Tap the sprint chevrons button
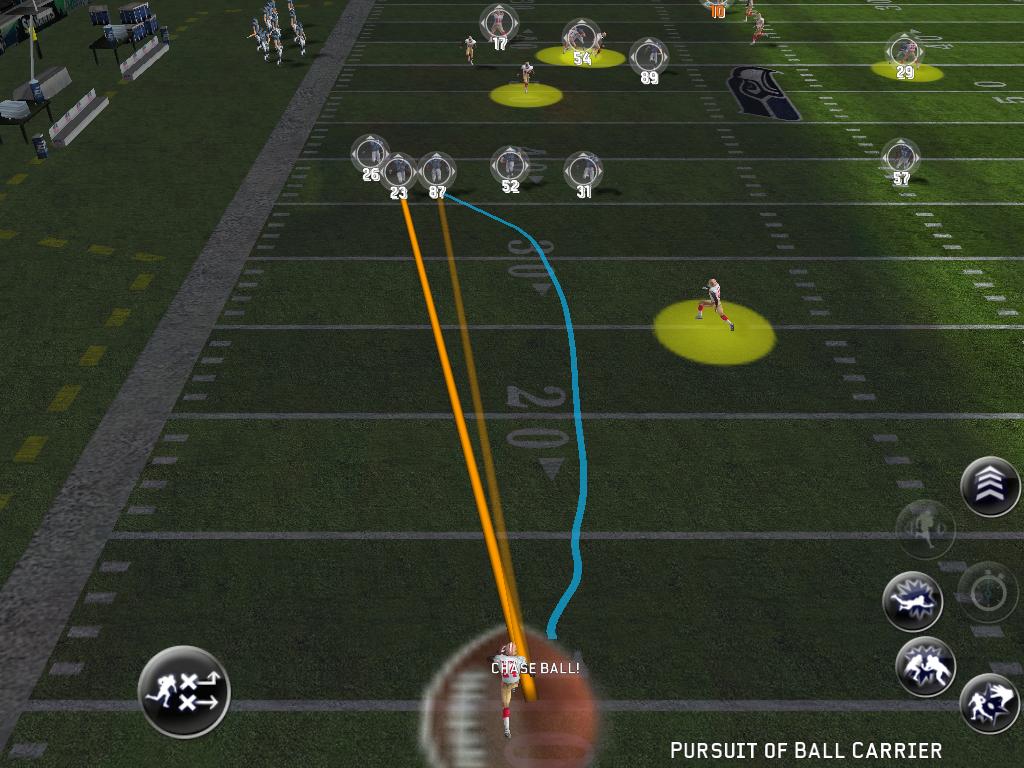 point(990,486)
